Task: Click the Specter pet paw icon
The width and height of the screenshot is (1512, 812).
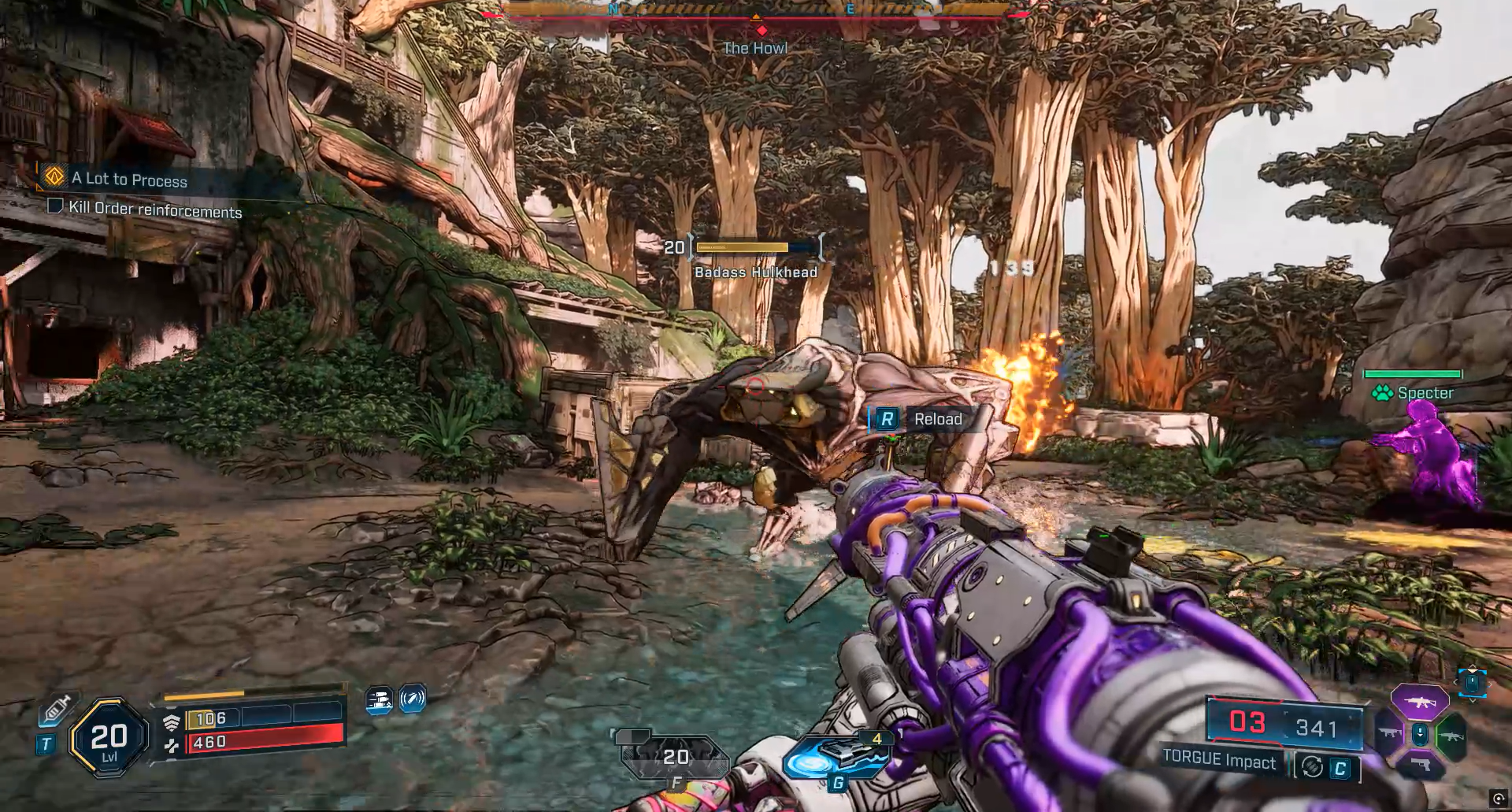Action: [1382, 393]
